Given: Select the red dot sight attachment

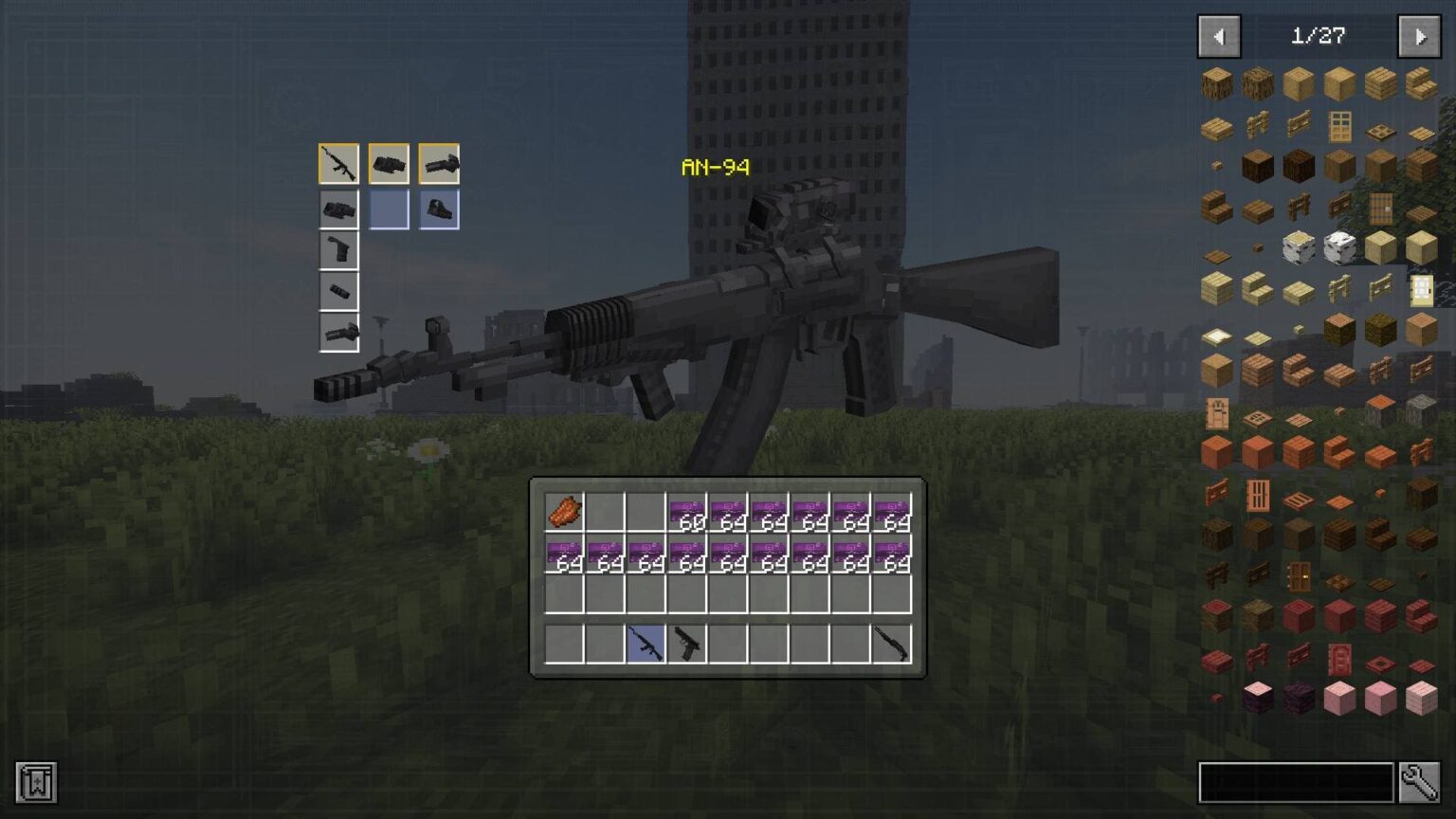Looking at the screenshot, I should 438,209.
